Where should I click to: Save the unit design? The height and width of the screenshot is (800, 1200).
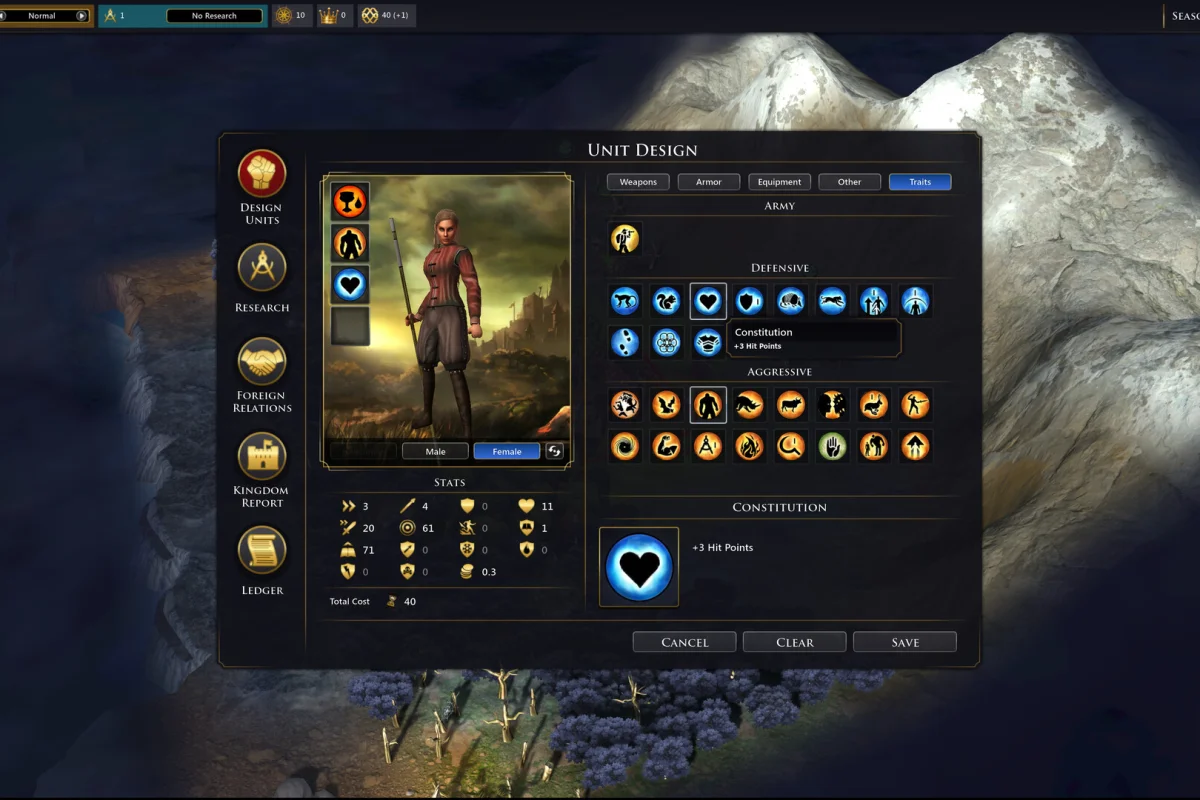pyautogui.click(x=905, y=642)
